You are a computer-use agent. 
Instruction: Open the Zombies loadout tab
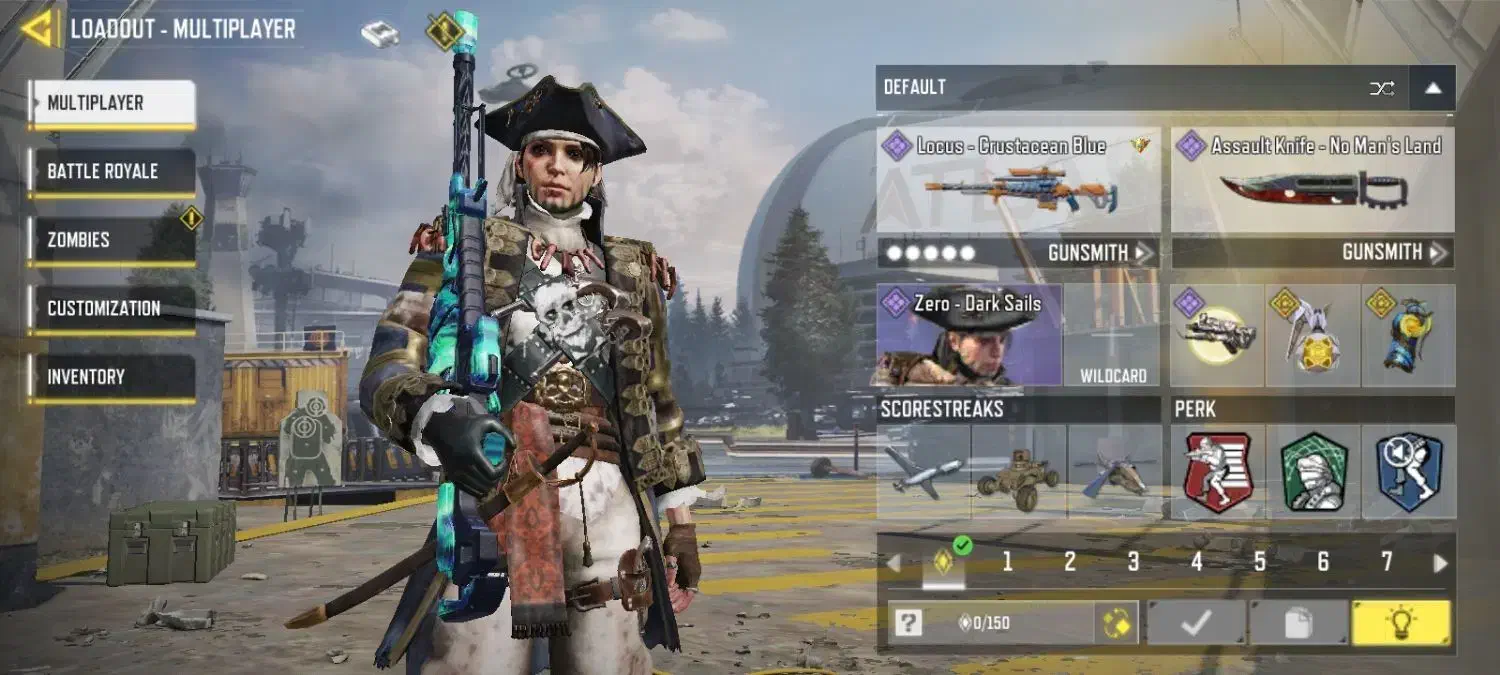click(x=111, y=240)
